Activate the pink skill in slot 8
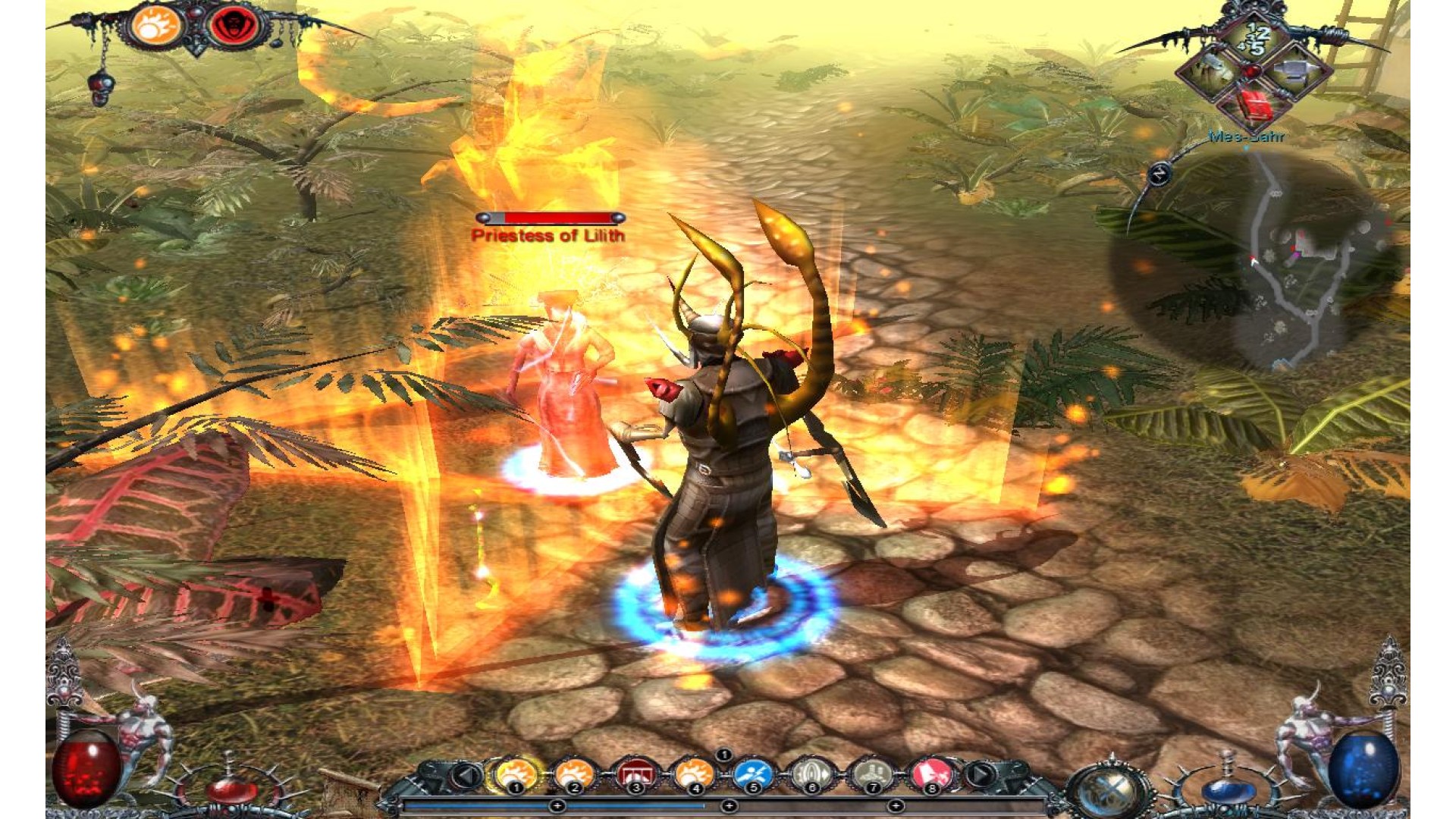This screenshot has width=1456, height=819. point(932,774)
